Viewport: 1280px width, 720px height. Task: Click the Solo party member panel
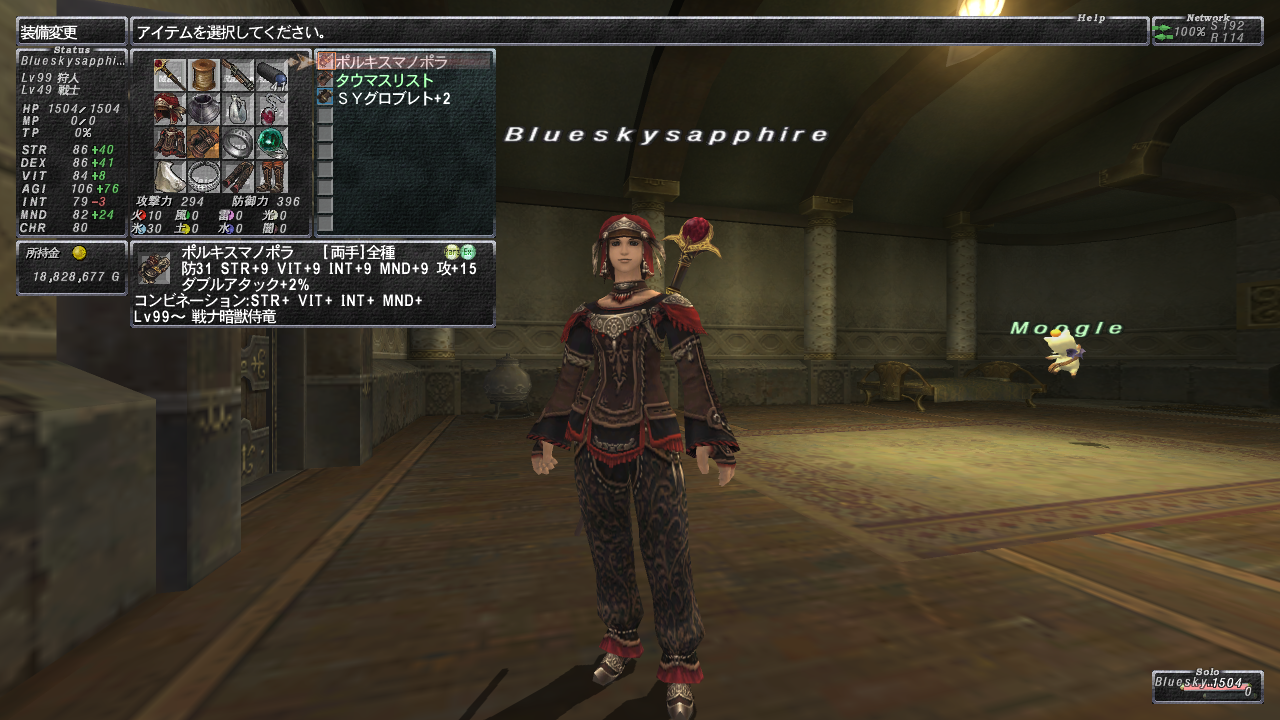(x=1207, y=686)
